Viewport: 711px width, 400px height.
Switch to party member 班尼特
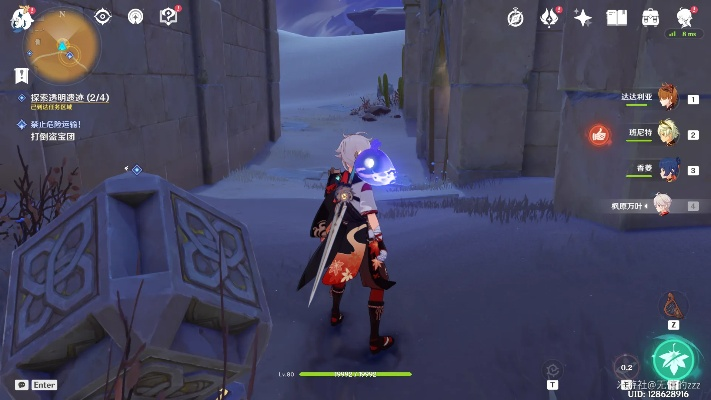pyautogui.click(x=667, y=133)
